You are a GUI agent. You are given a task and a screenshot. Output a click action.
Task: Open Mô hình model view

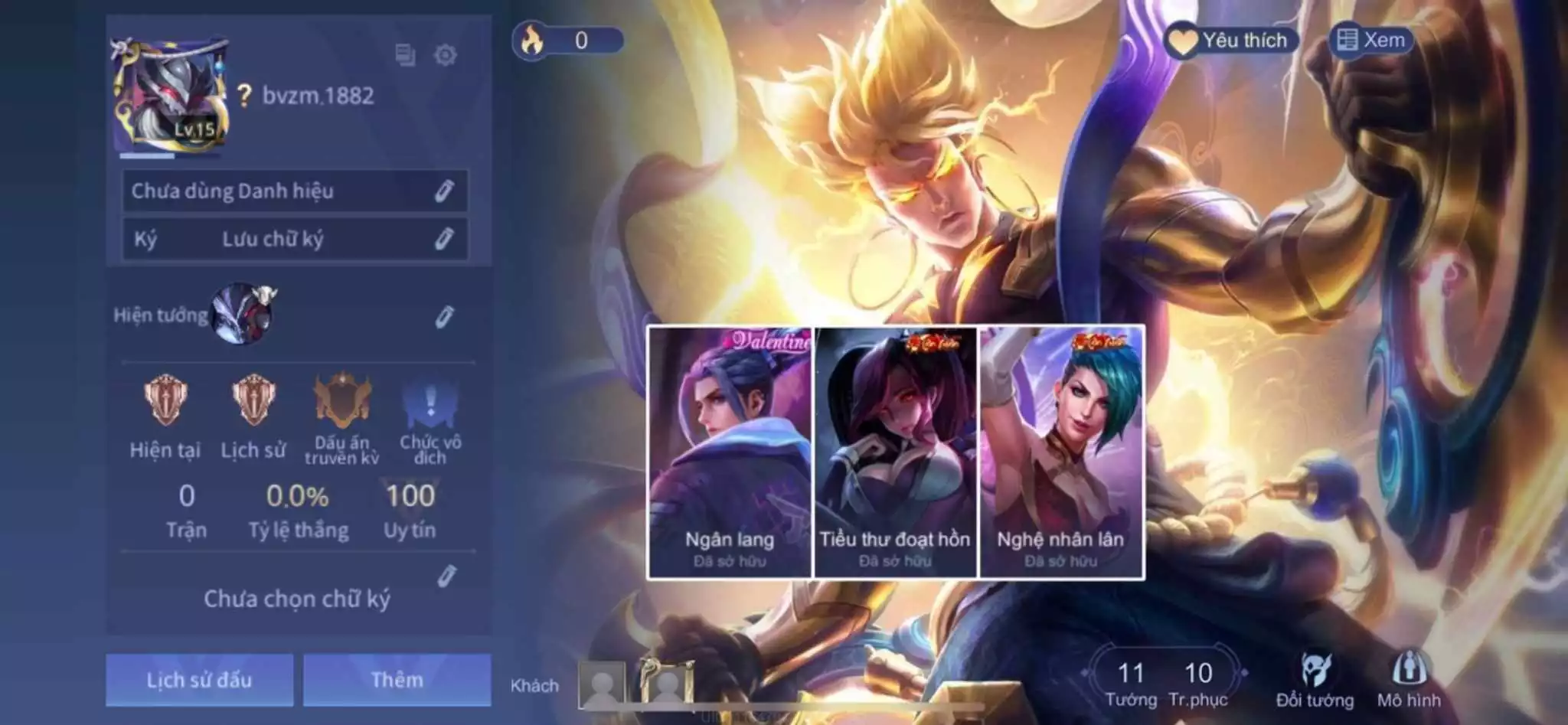1409,680
